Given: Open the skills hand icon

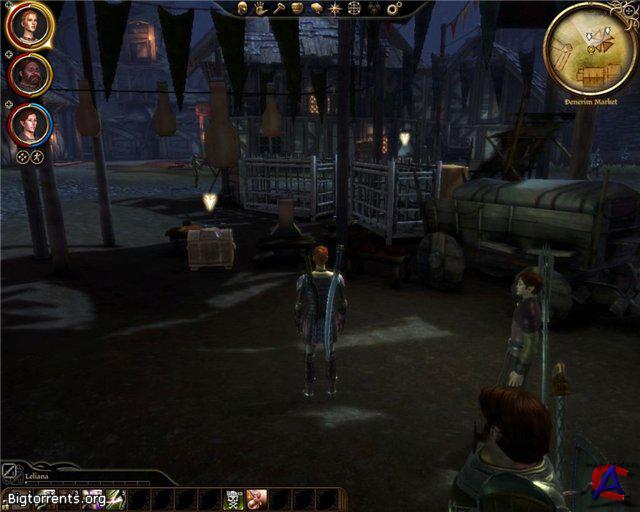Looking at the screenshot, I should pos(260,8).
